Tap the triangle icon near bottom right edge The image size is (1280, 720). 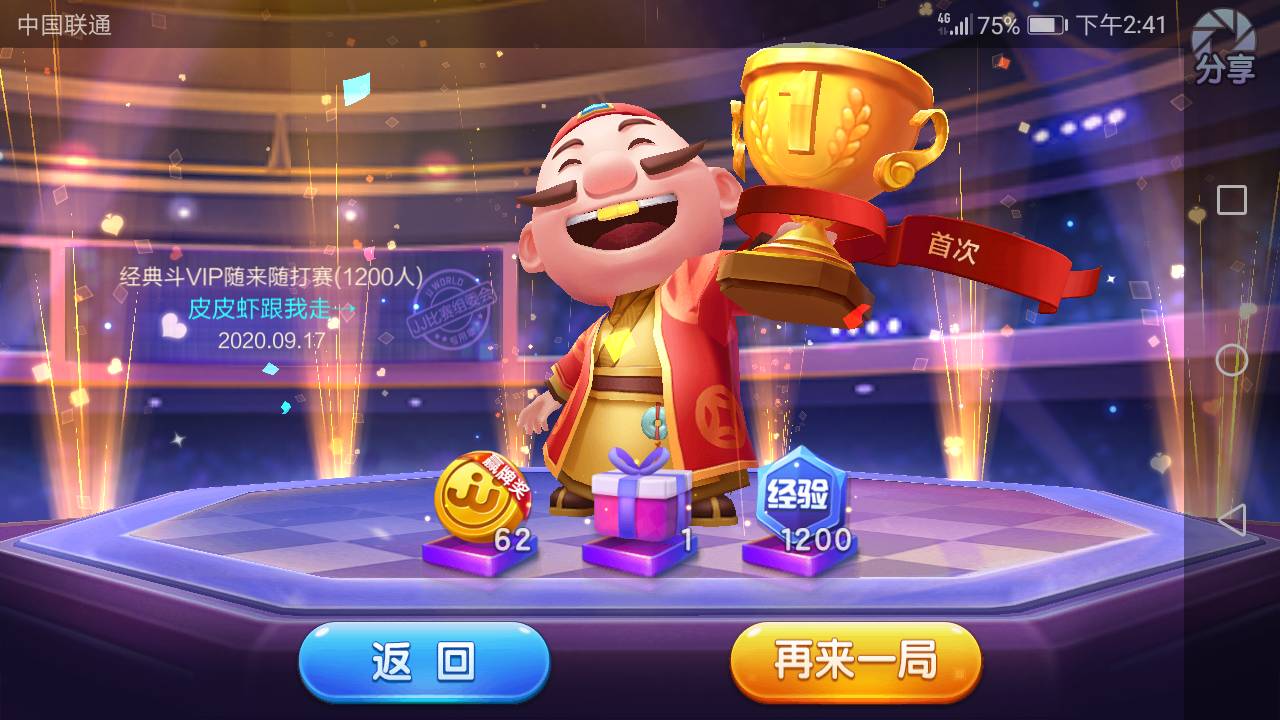(1232, 518)
